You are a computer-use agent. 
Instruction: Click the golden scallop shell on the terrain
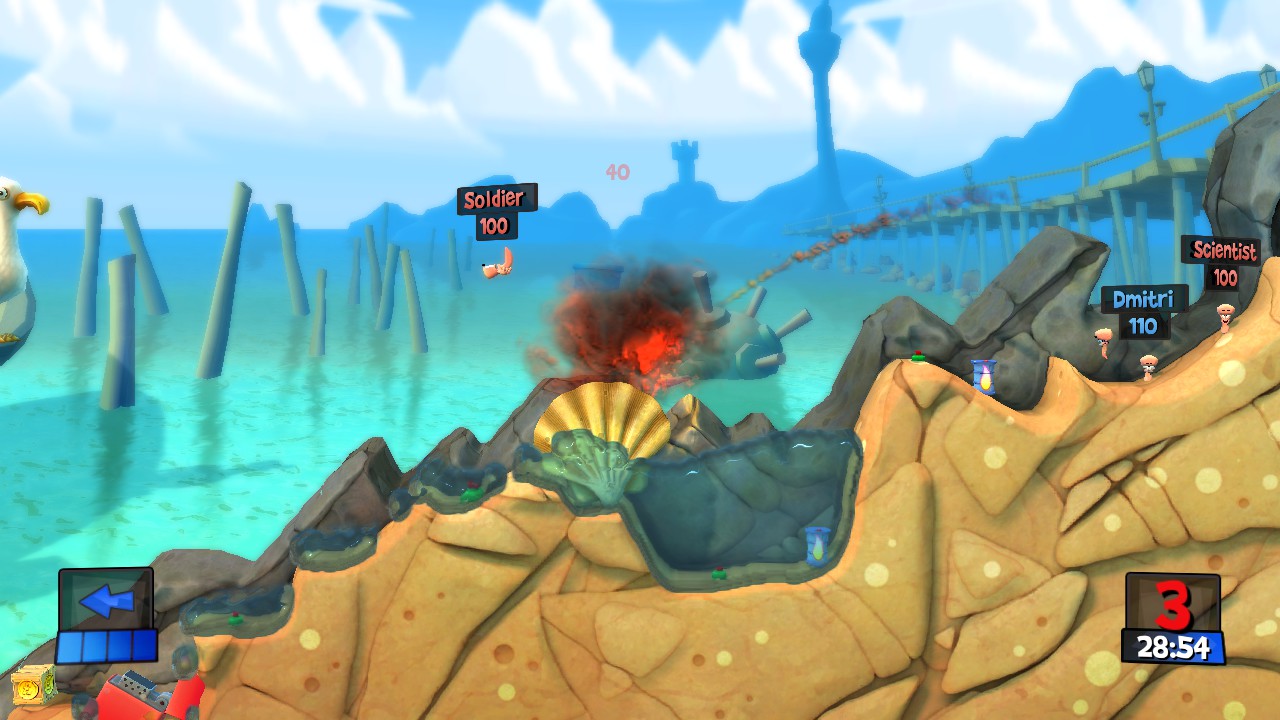603,415
